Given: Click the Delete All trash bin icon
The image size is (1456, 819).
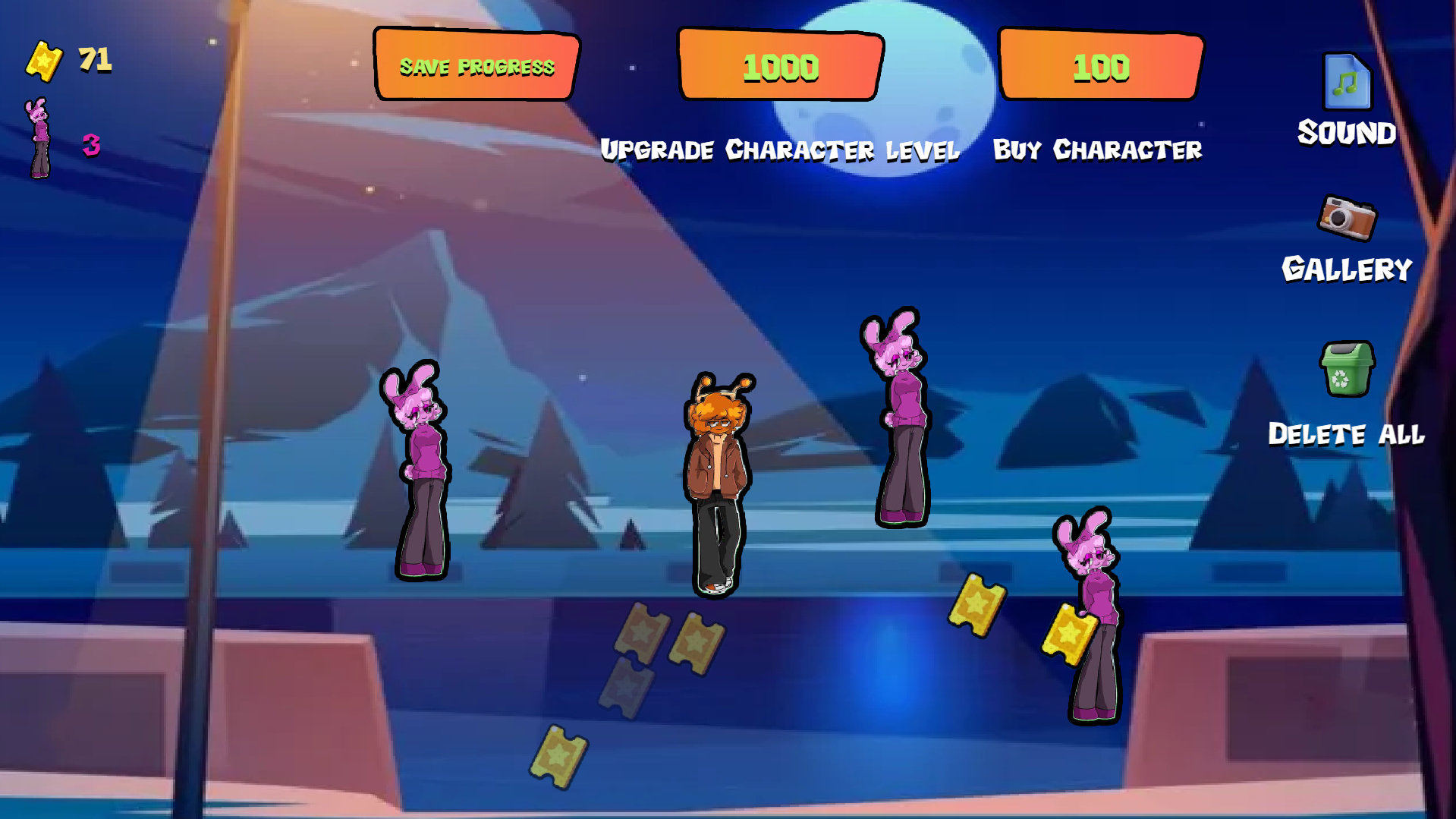Looking at the screenshot, I should tap(1347, 367).
